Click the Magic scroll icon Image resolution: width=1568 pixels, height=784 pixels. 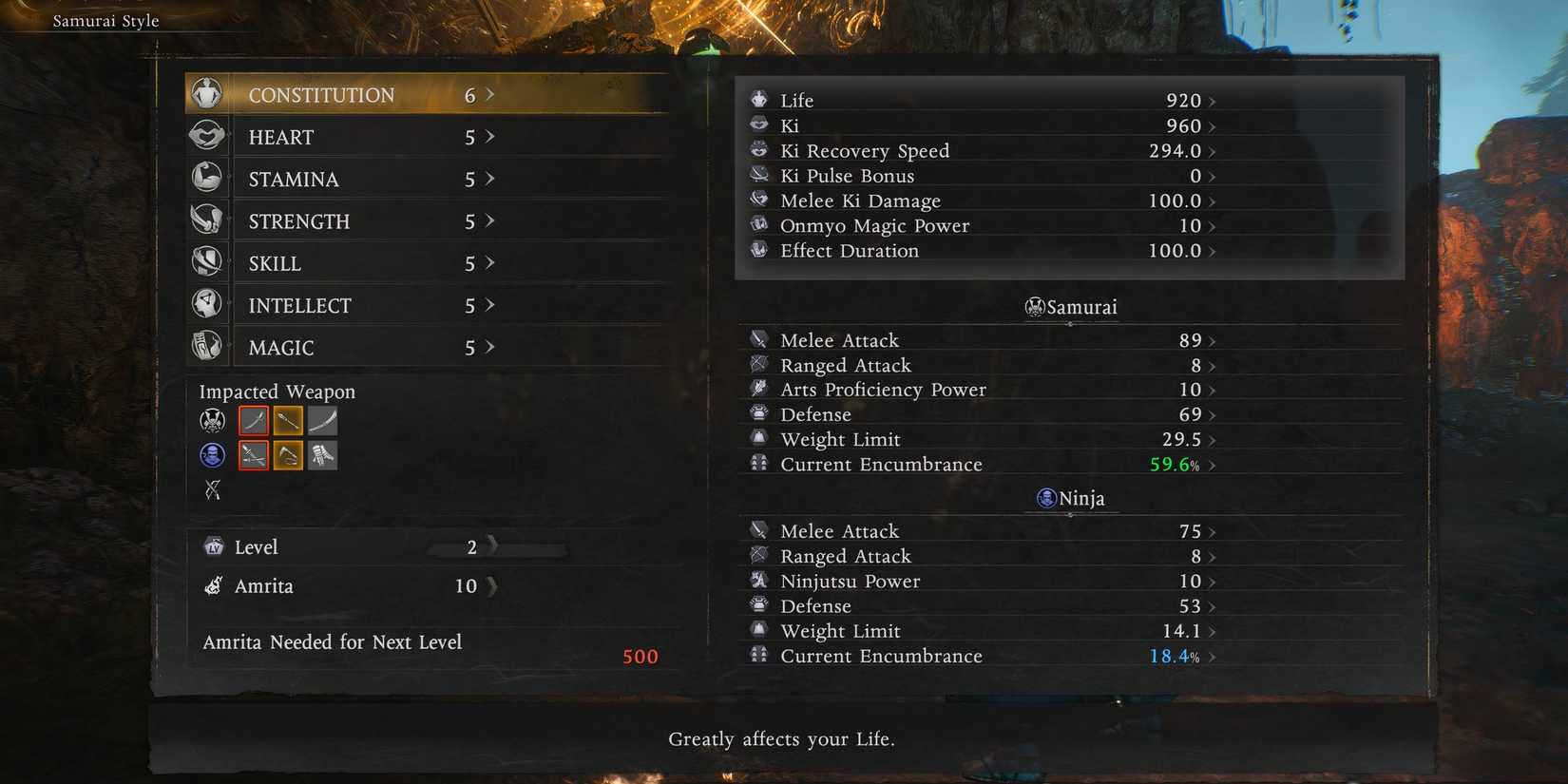click(x=208, y=345)
